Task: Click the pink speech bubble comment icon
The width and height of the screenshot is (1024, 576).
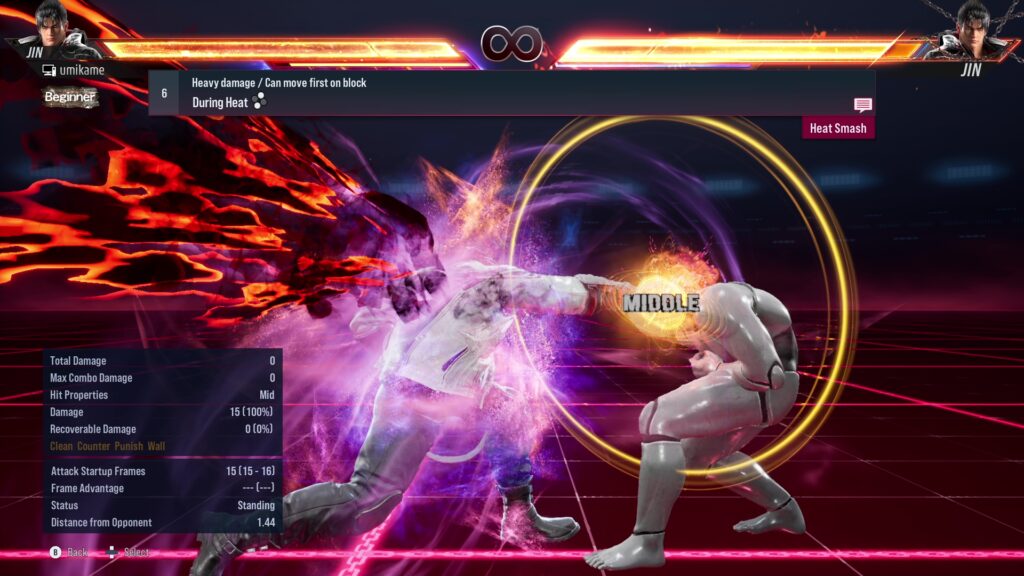Action: click(862, 105)
